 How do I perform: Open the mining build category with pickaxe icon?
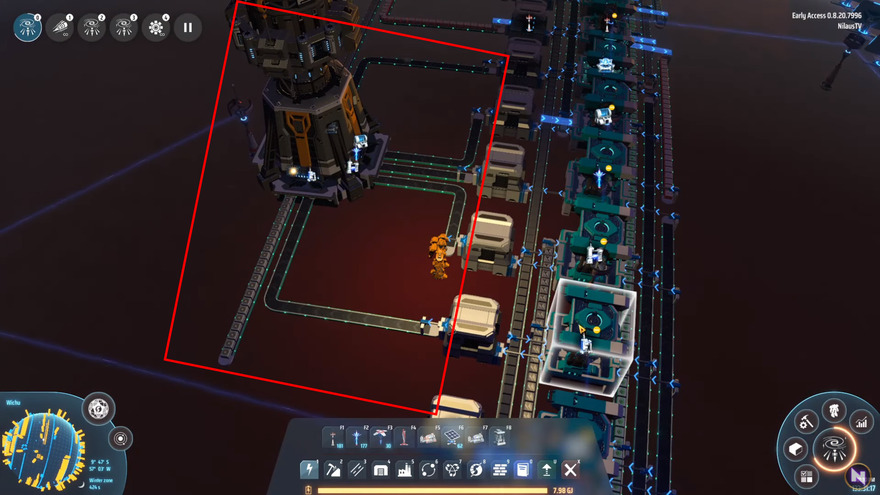[333, 469]
